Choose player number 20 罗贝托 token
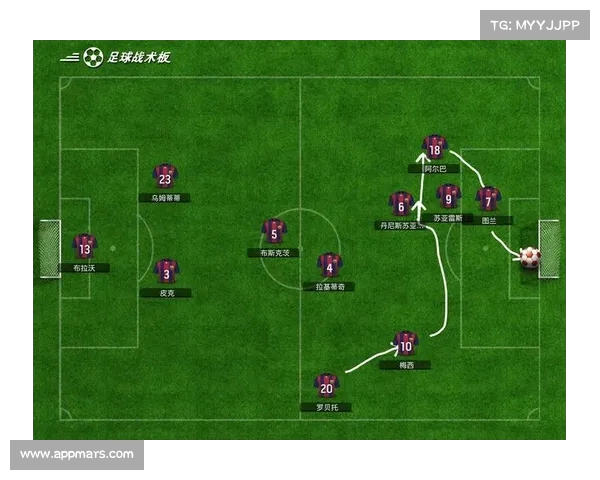Viewport: 600px width, 480px height. pos(326,386)
